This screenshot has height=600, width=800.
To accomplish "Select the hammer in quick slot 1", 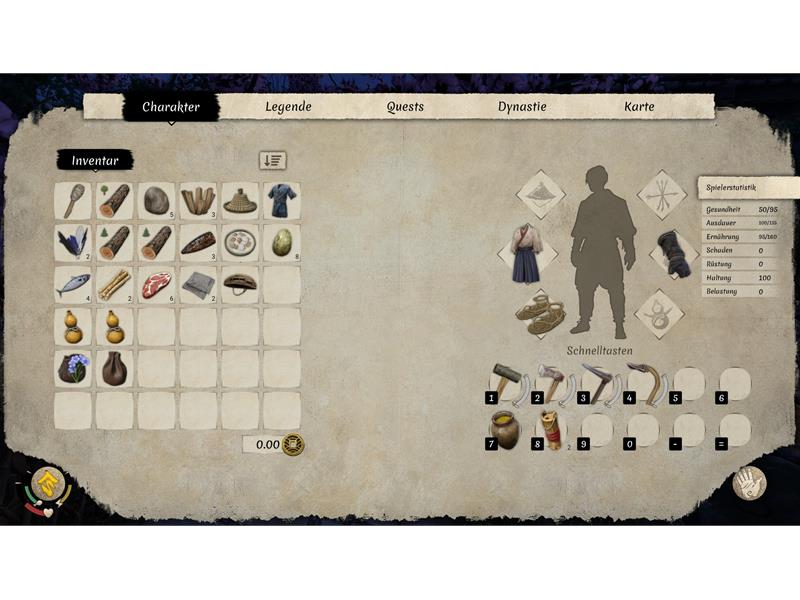I will [504, 382].
